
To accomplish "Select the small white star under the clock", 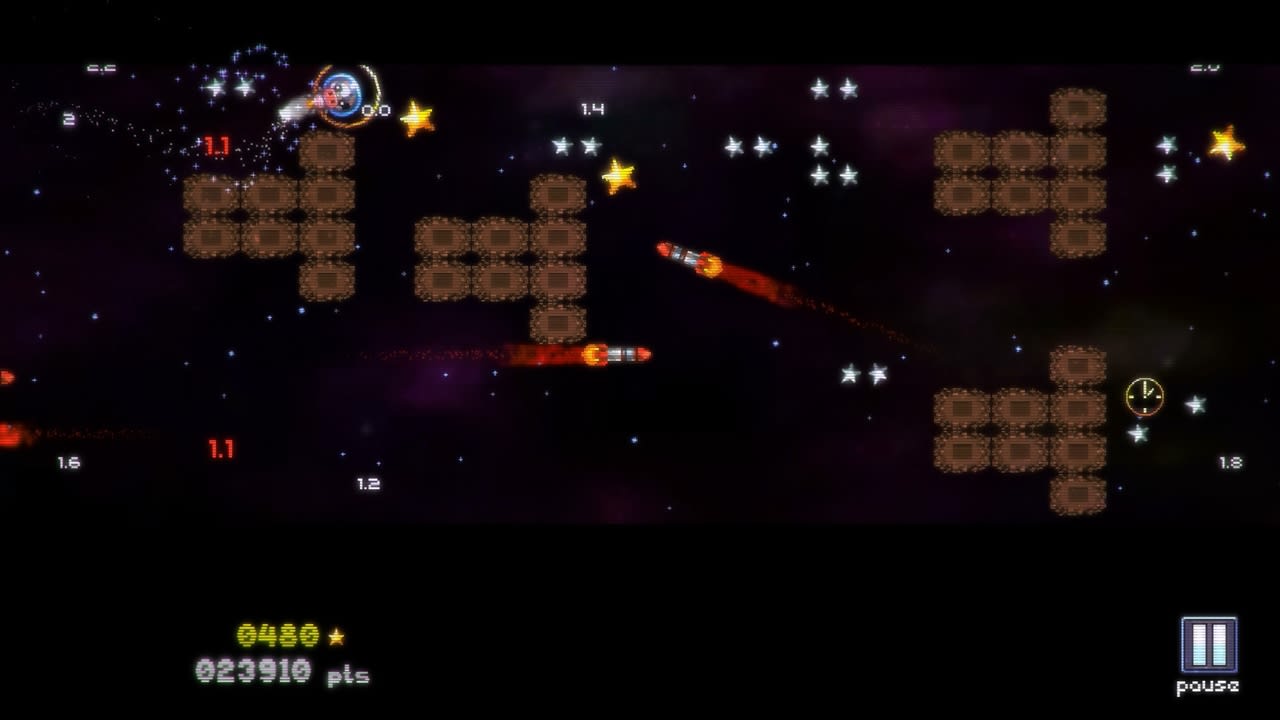I will [1138, 433].
